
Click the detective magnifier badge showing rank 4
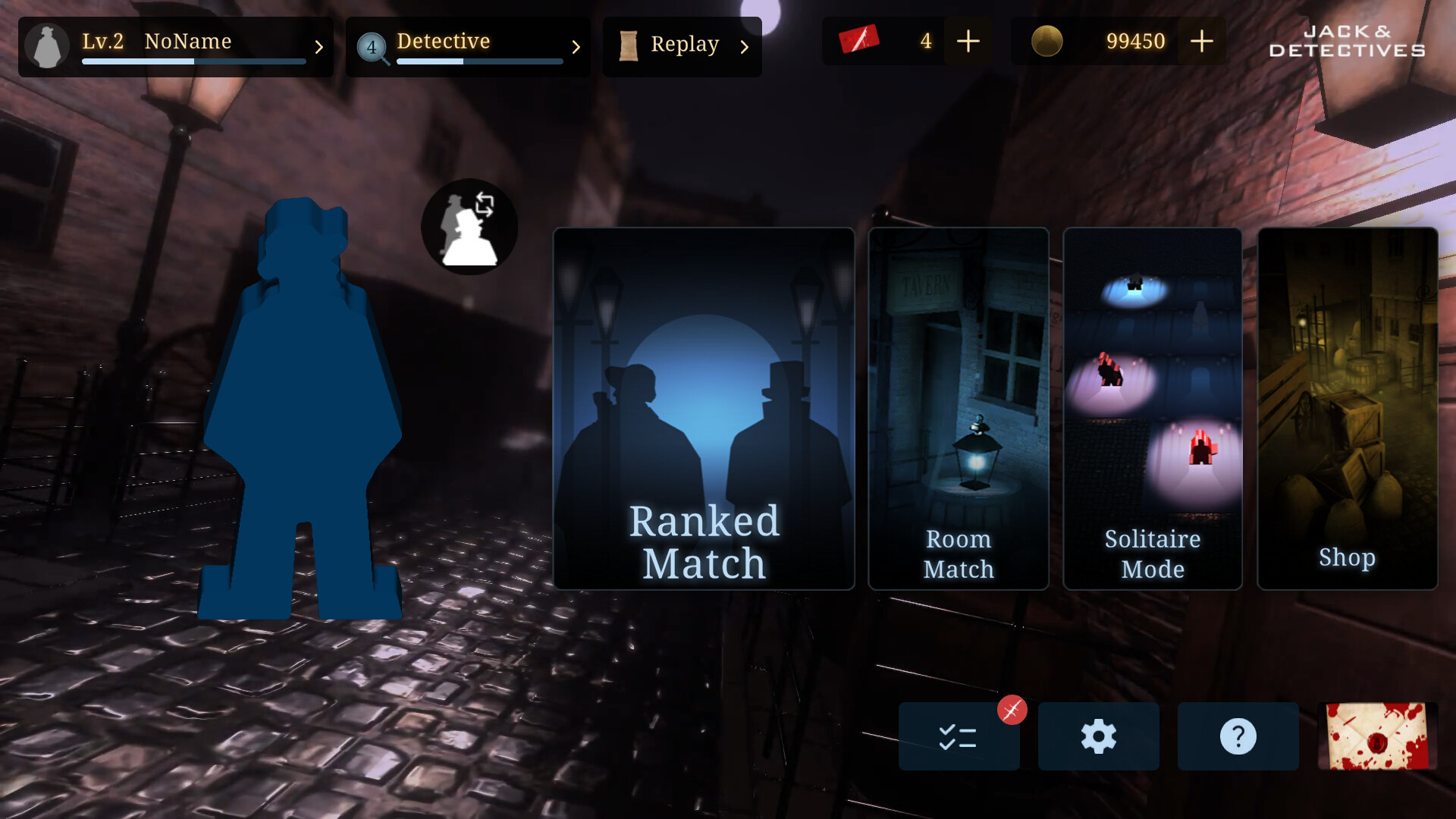(371, 47)
